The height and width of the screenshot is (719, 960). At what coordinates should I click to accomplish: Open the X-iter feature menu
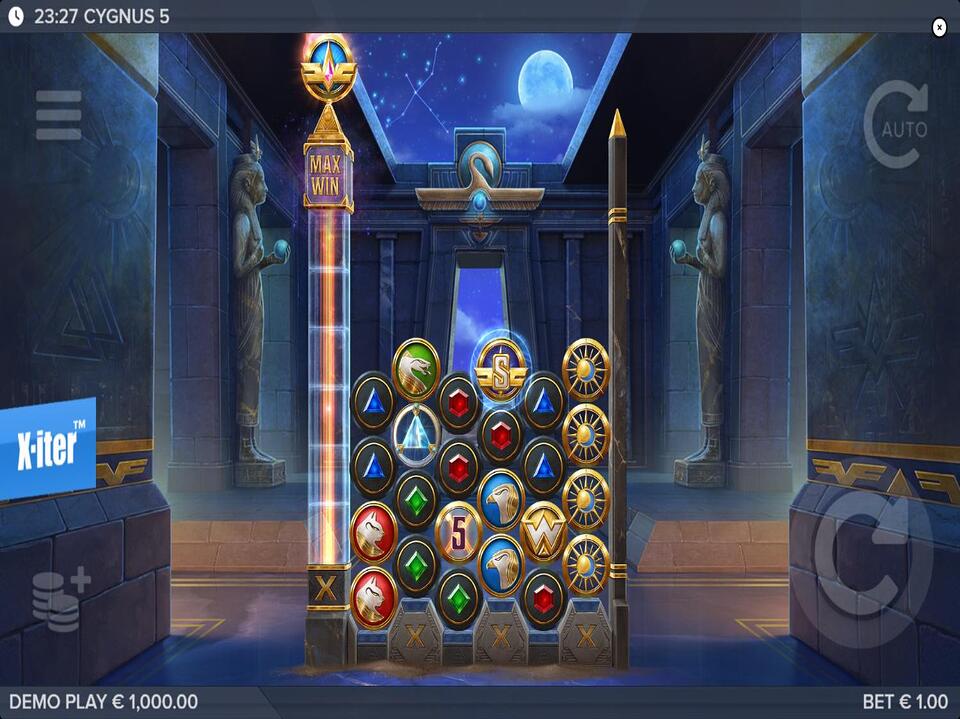point(47,448)
